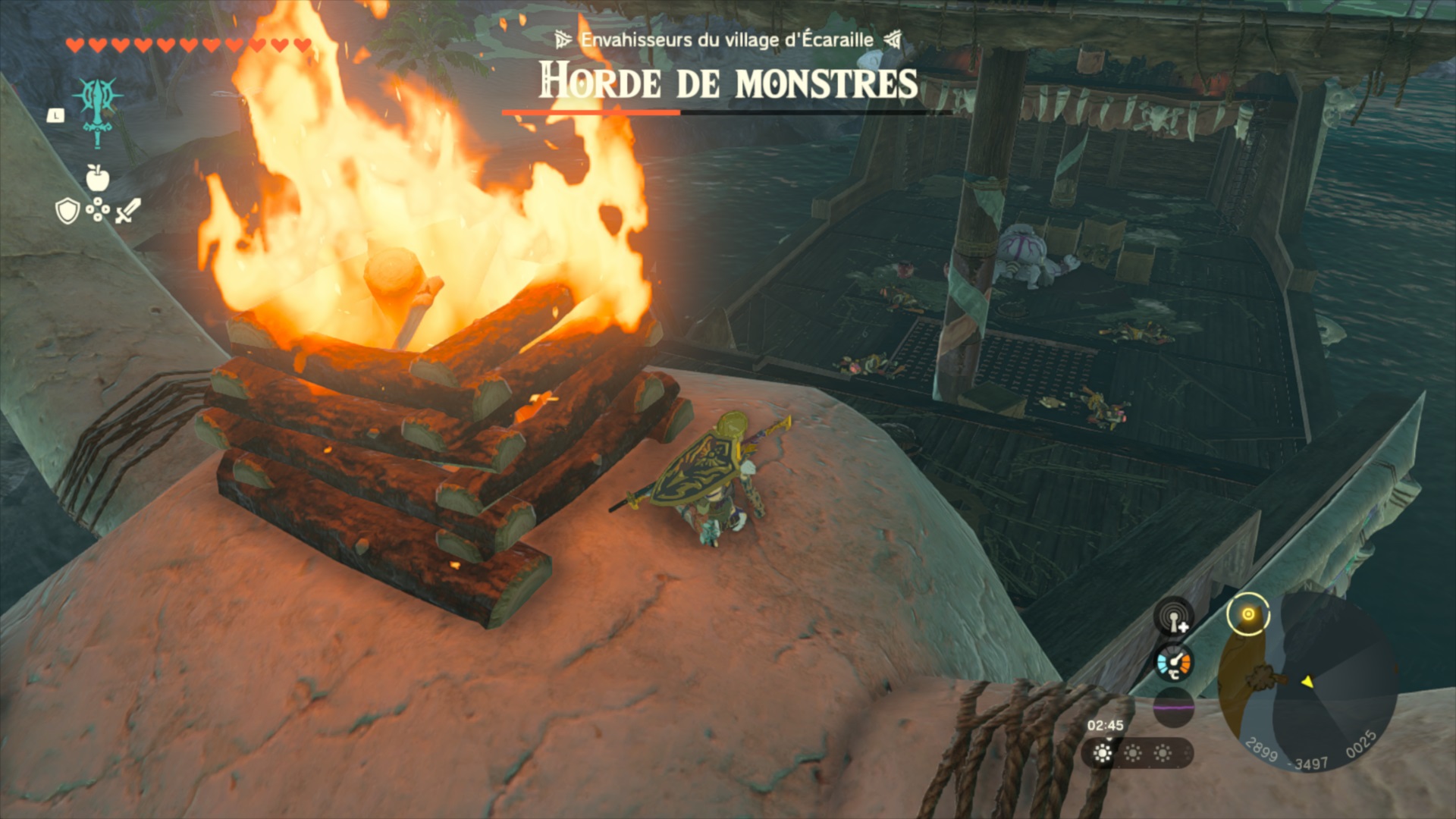Image resolution: width=1456 pixels, height=819 pixels.
Task: Select the yellow quest marker on the minimap
Action: coord(1247,614)
